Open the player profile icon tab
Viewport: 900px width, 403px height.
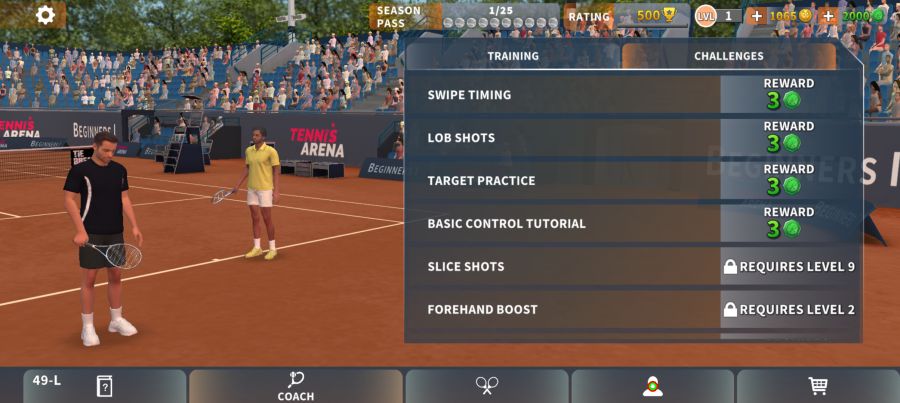[653, 386]
